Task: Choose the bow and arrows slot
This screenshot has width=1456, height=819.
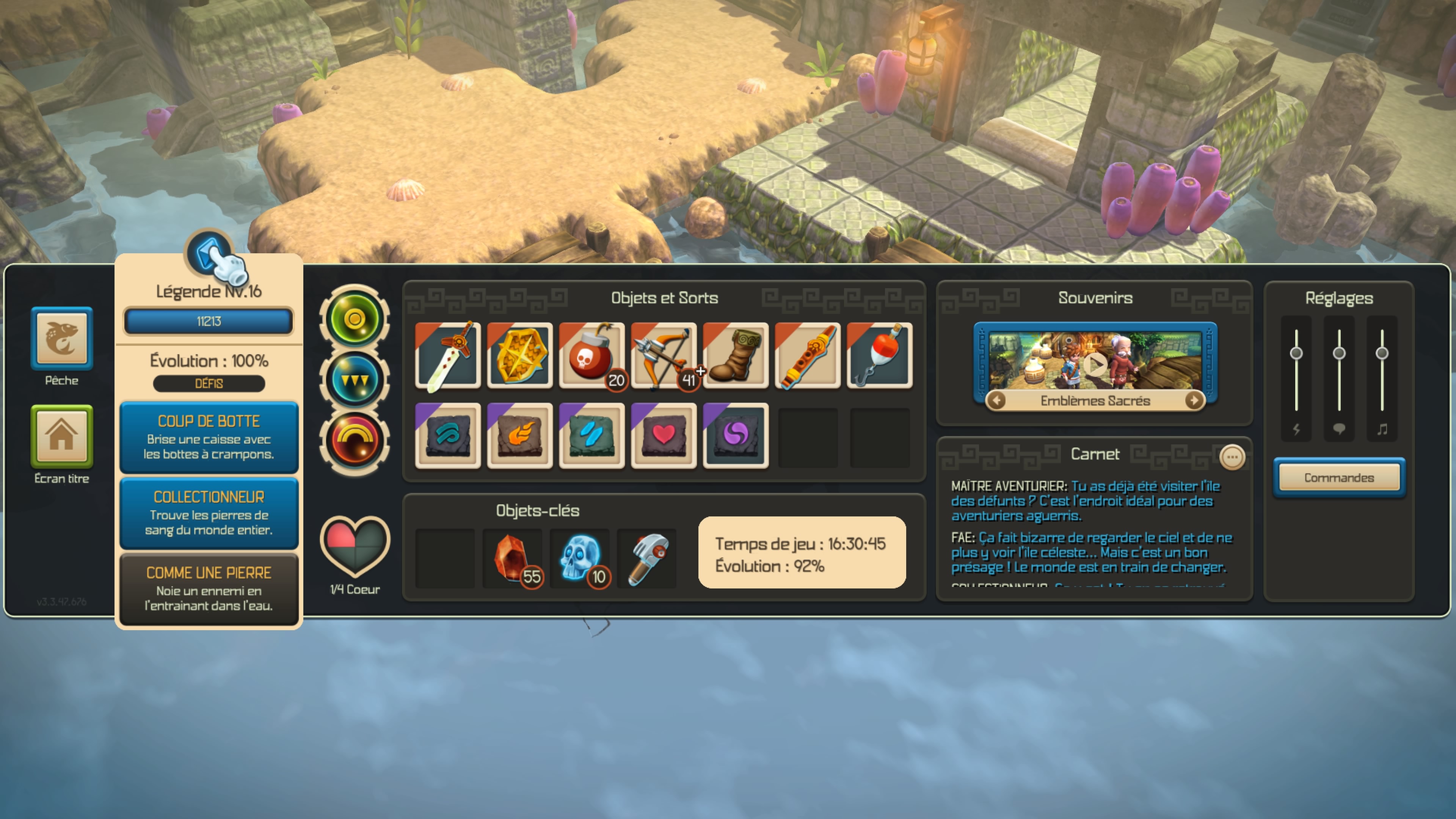Action: [663, 356]
